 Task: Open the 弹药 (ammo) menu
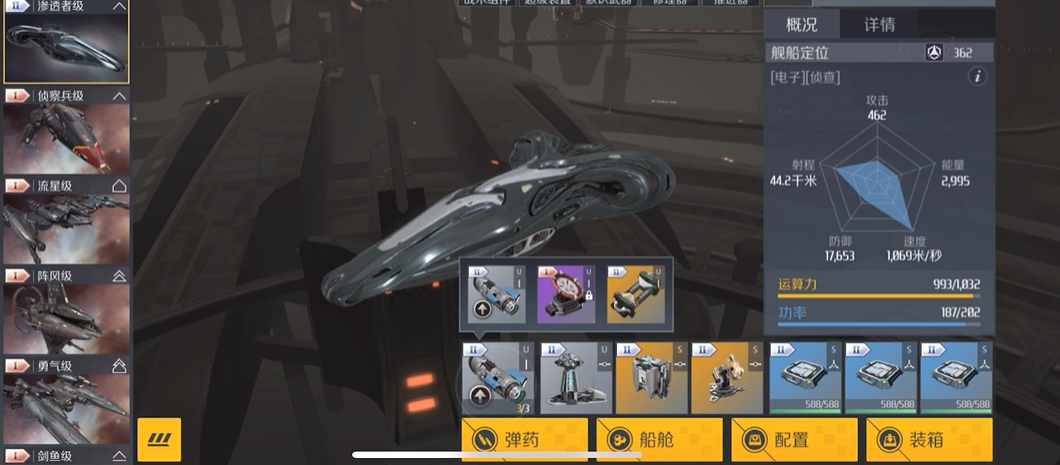click(x=523, y=439)
